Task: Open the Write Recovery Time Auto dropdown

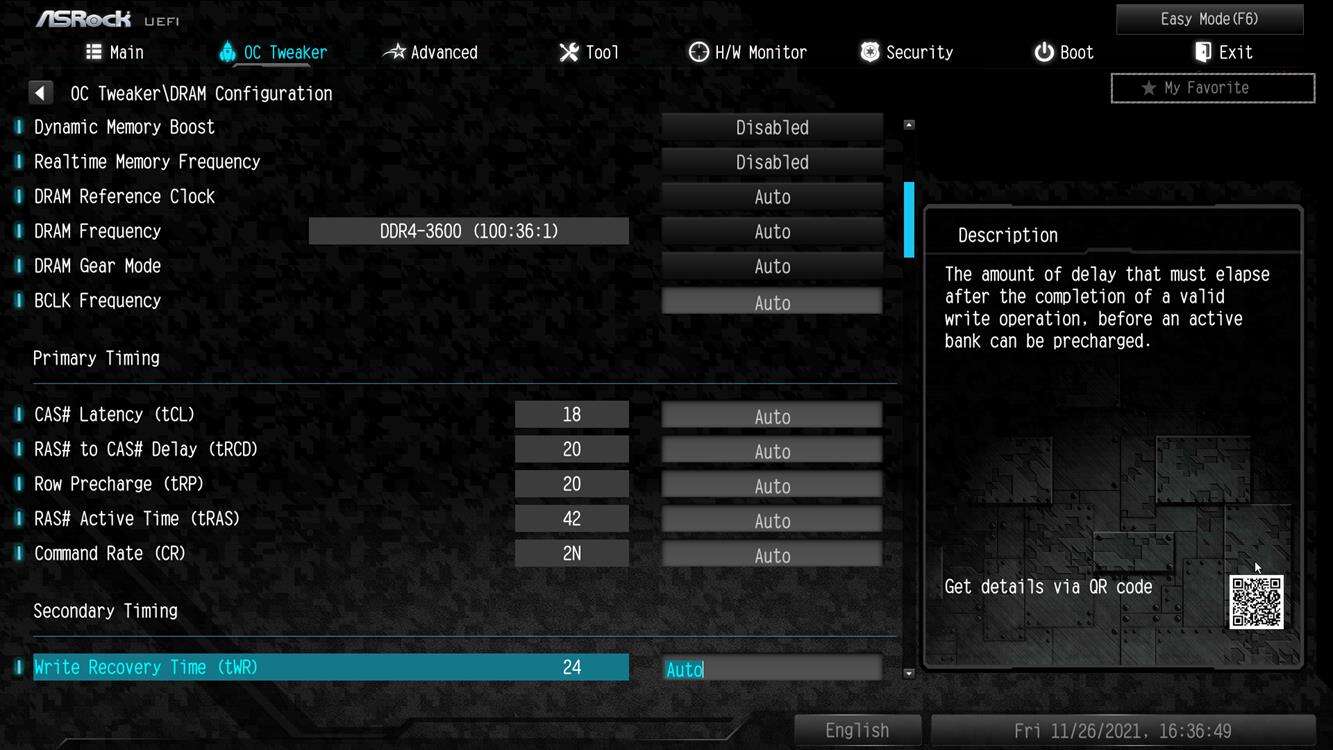Action: (x=772, y=667)
